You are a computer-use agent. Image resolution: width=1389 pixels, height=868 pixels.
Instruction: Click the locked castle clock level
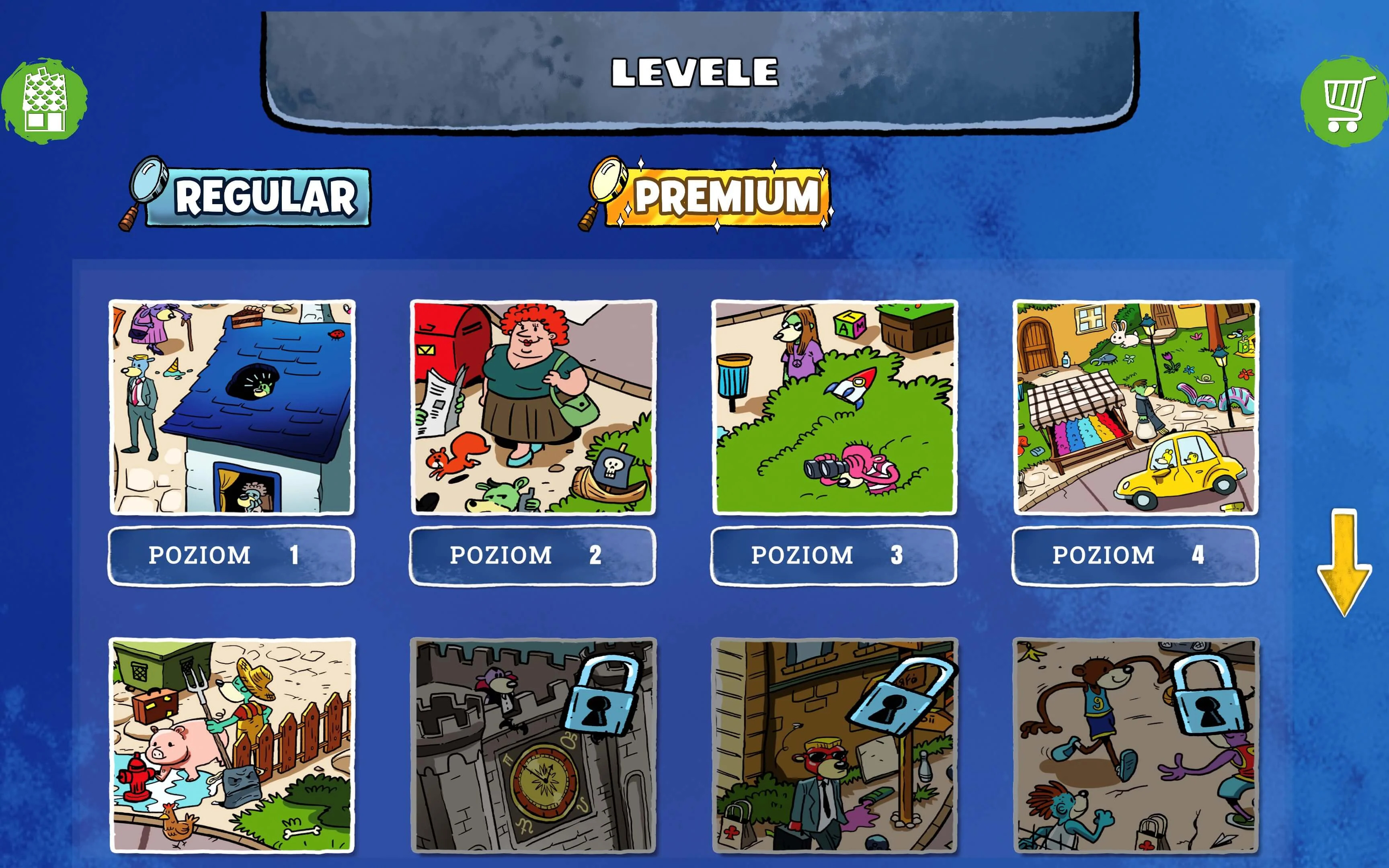click(x=533, y=745)
